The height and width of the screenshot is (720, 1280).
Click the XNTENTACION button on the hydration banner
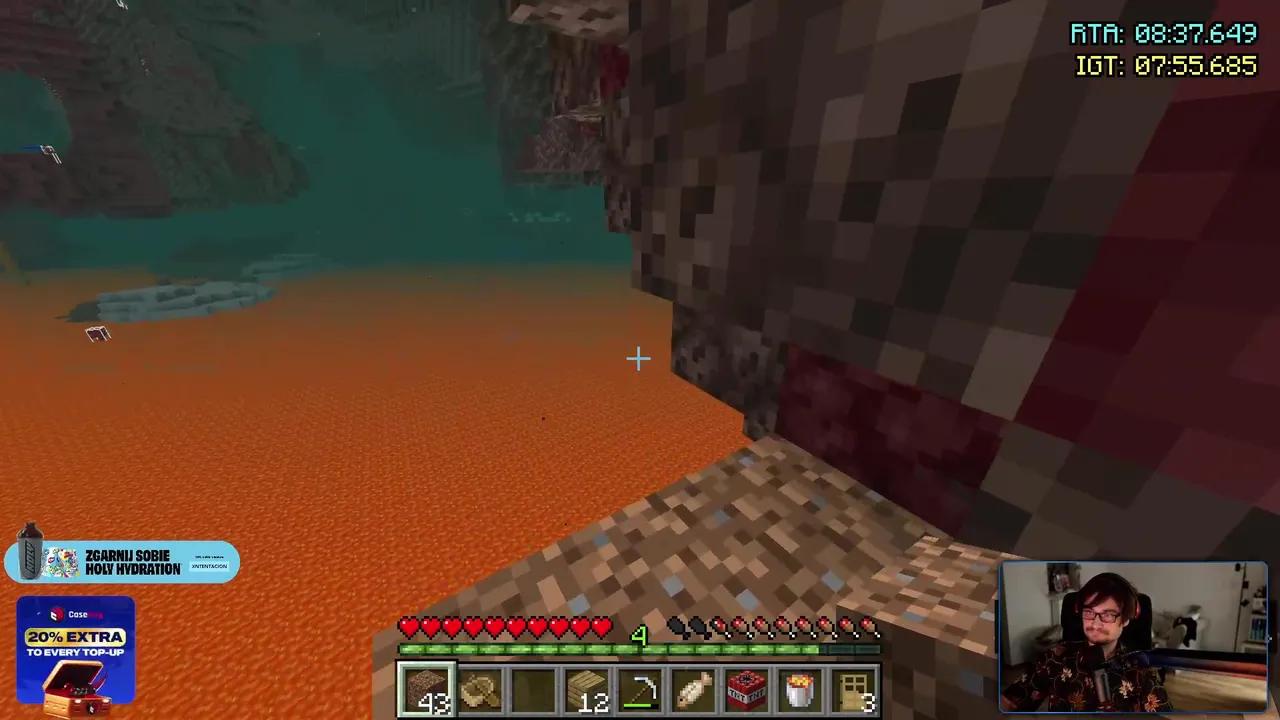(x=209, y=567)
